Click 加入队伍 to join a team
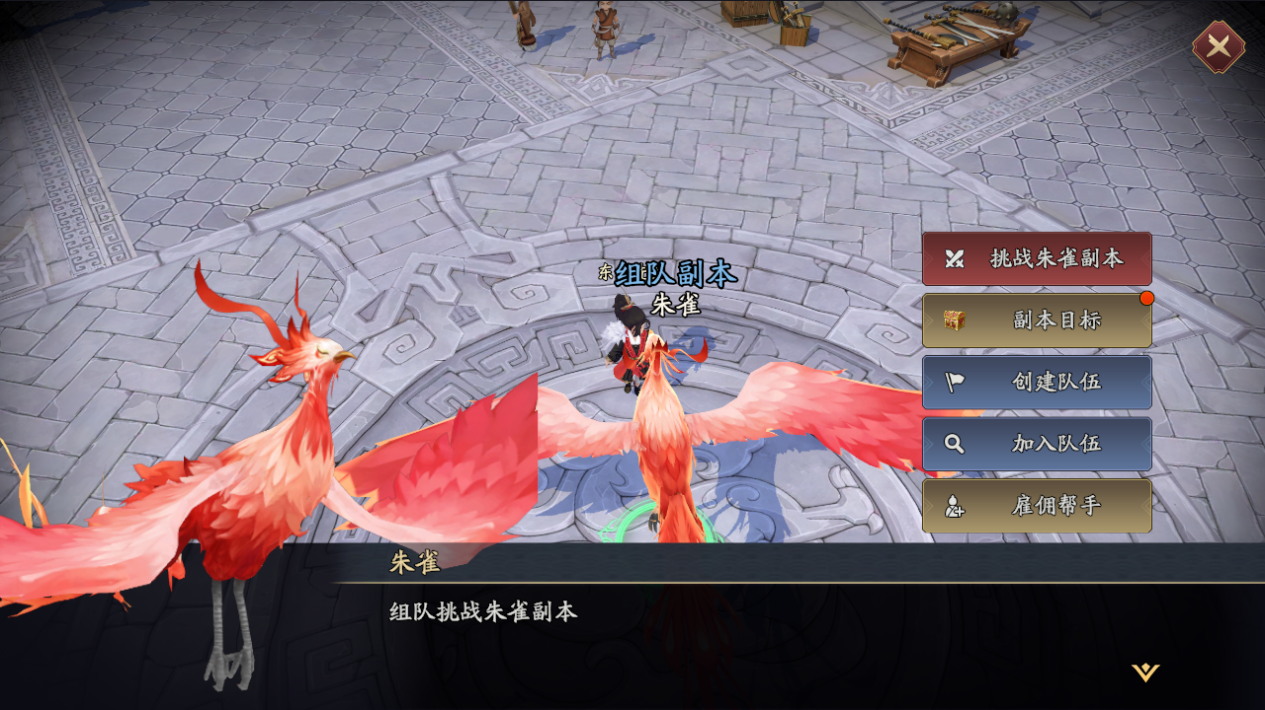 pyautogui.click(x=1036, y=444)
